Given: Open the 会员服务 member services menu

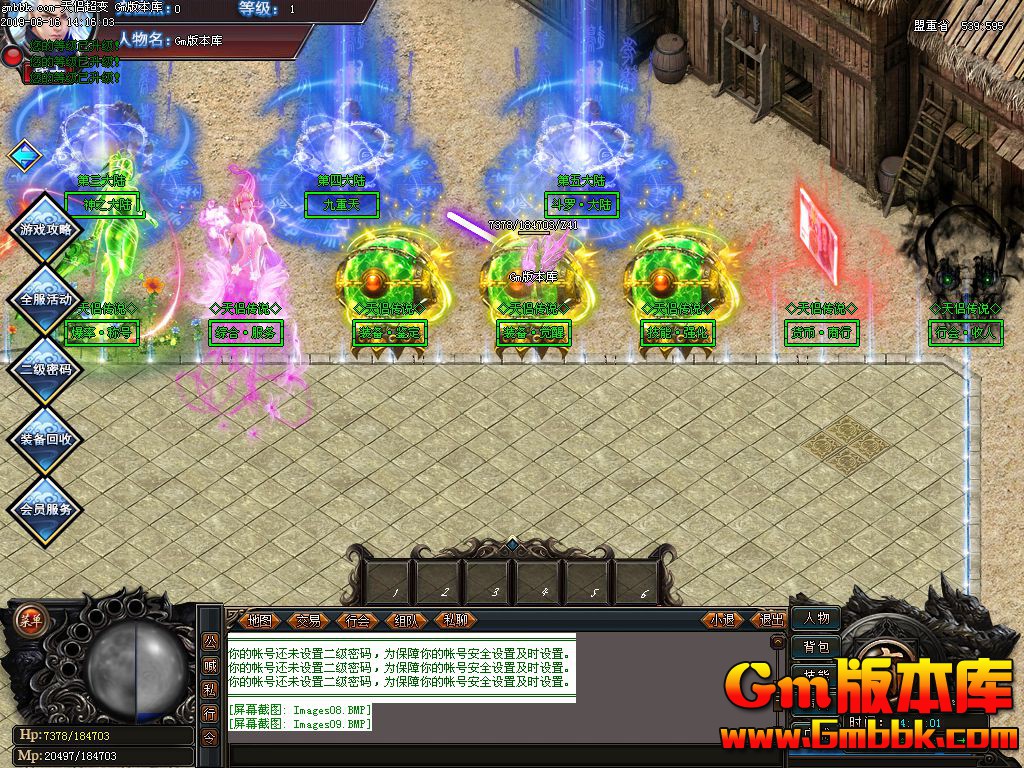Looking at the screenshot, I should point(46,509).
